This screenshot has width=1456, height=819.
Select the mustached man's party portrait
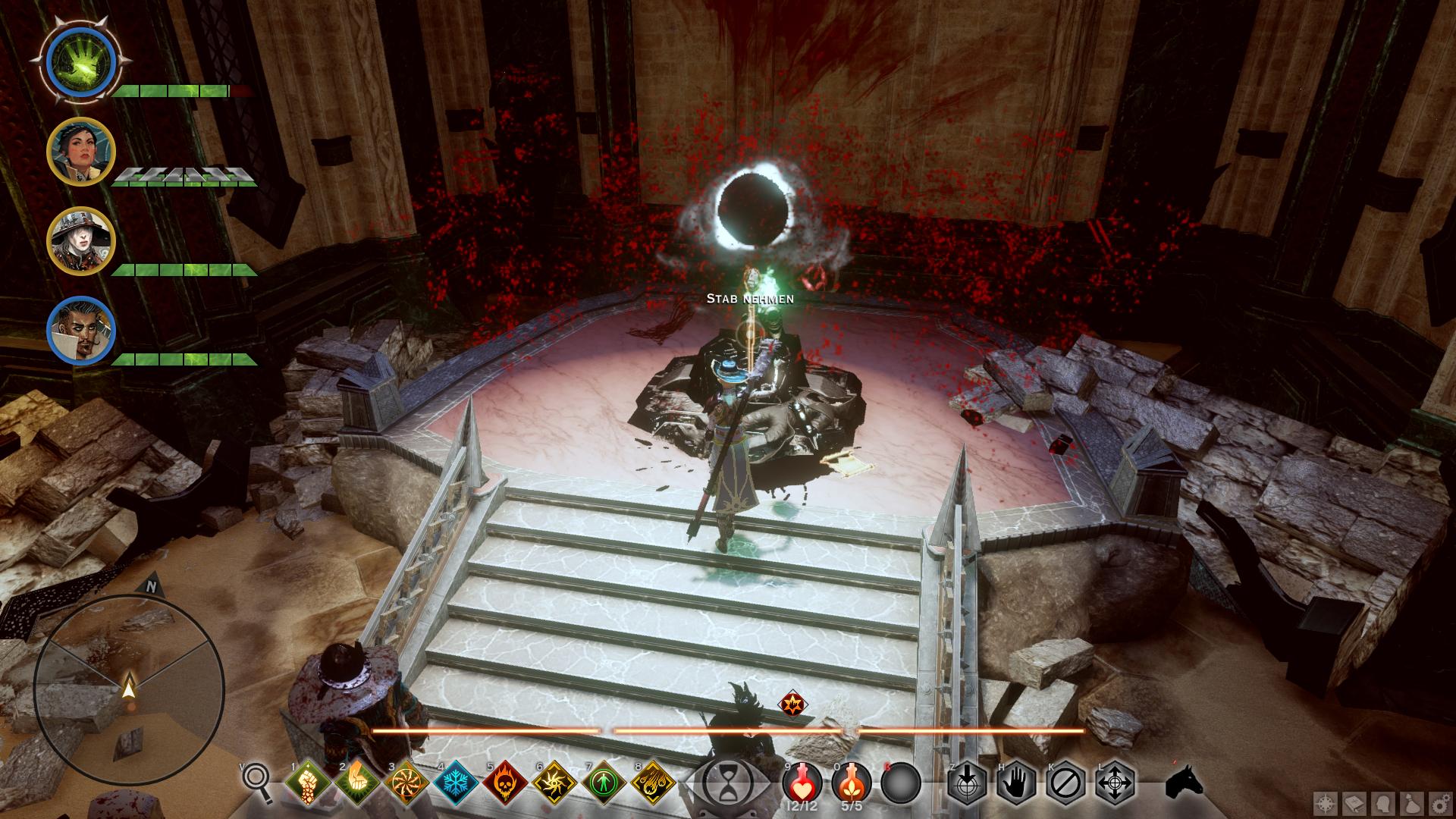pyautogui.click(x=81, y=330)
